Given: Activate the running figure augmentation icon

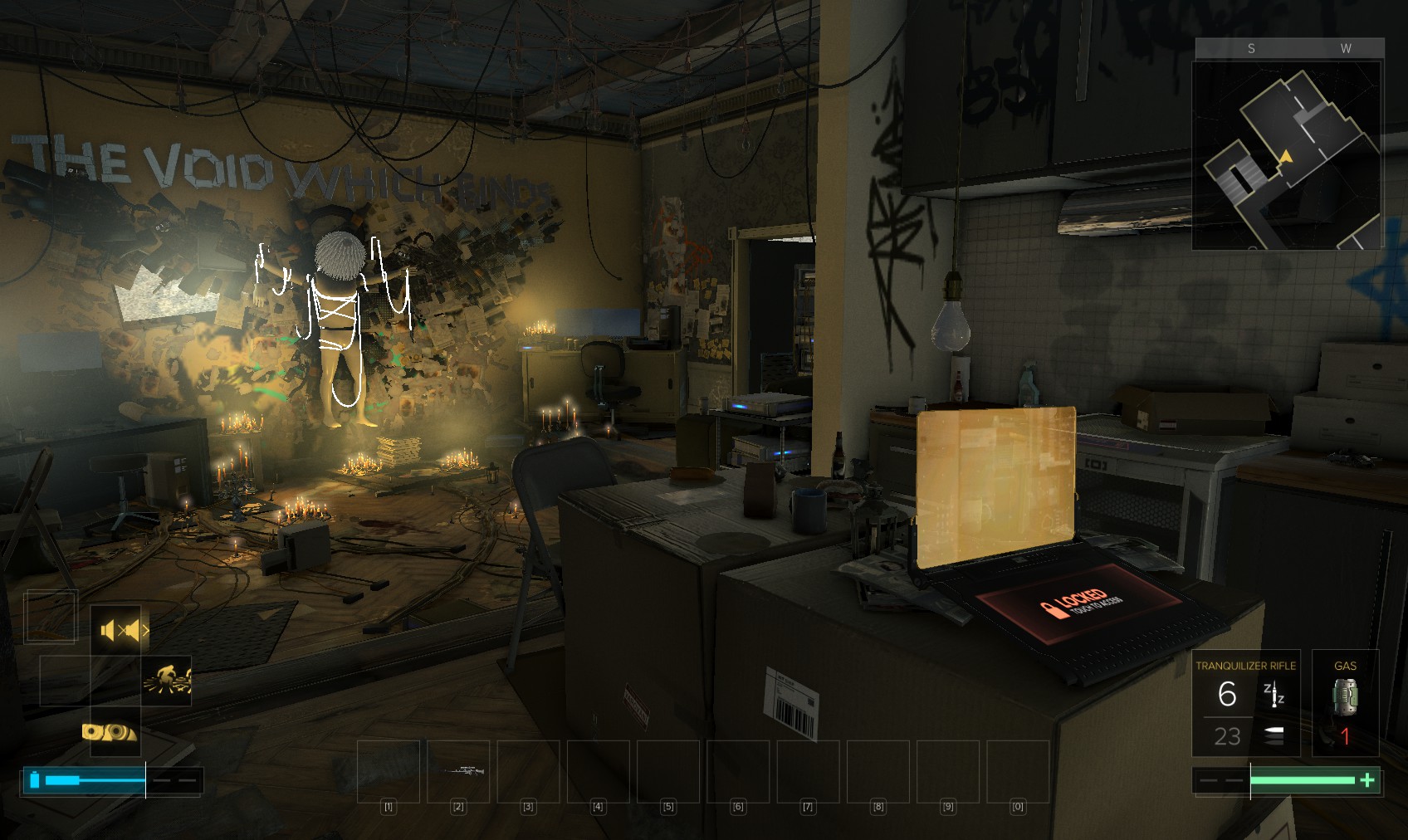Looking at the screenshot, I should click(x=166, y=681).
